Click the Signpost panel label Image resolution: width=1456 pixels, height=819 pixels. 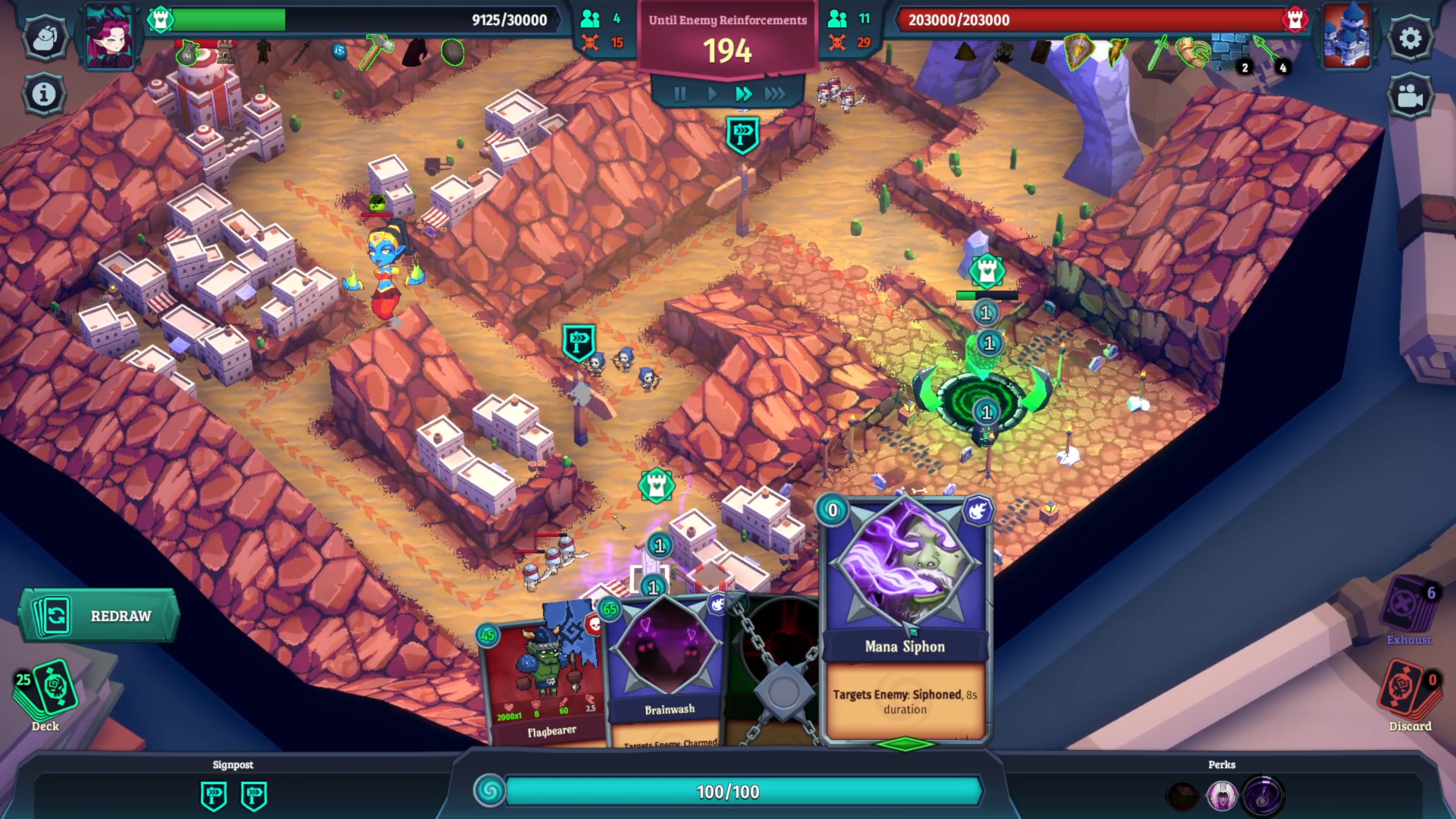pos(234,765)
